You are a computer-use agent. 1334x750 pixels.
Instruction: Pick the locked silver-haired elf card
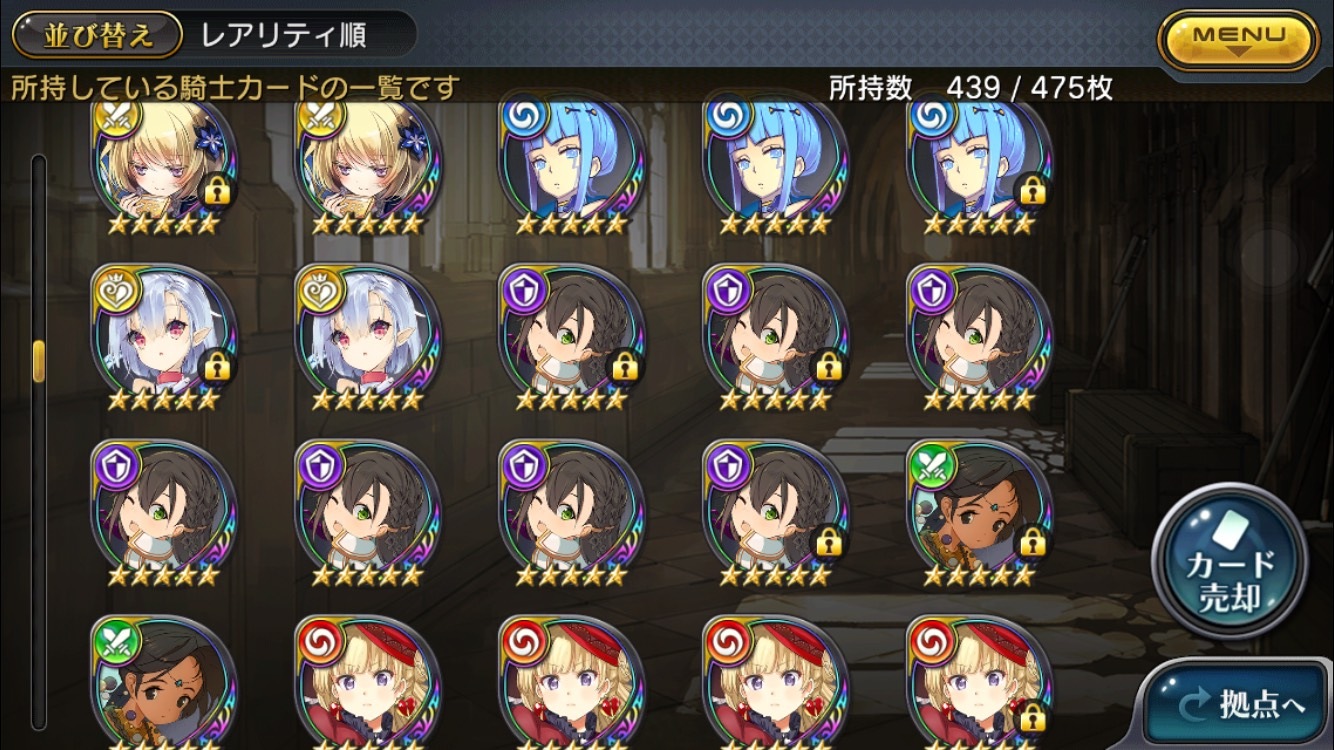pyautogui.click(x=165, y=338)
